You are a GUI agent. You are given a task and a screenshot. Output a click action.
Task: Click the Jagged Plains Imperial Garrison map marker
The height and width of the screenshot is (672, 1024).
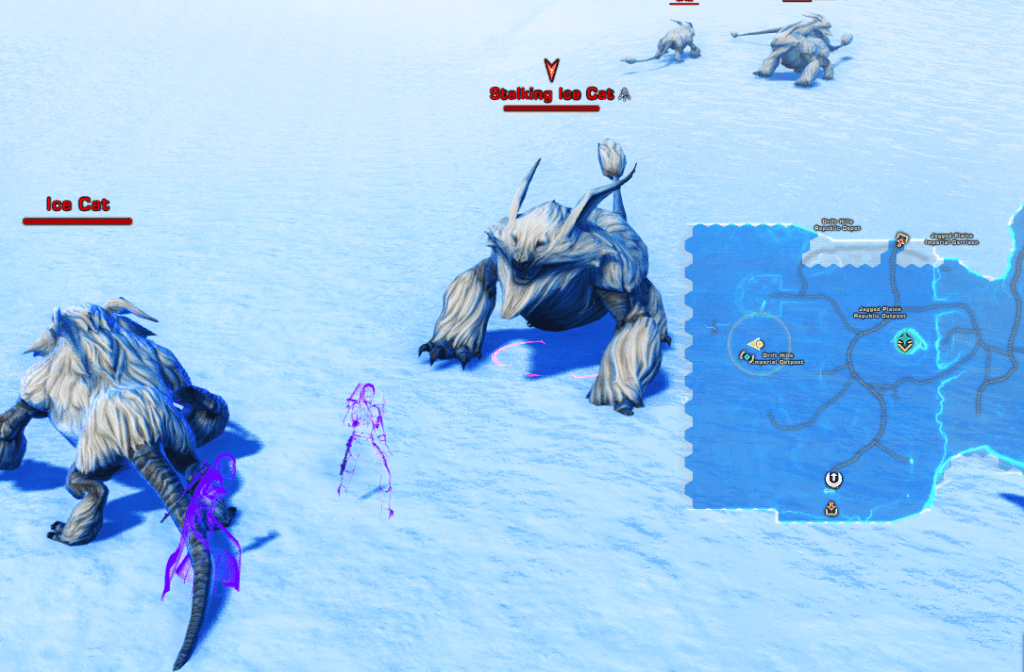[x=902, y=239]
